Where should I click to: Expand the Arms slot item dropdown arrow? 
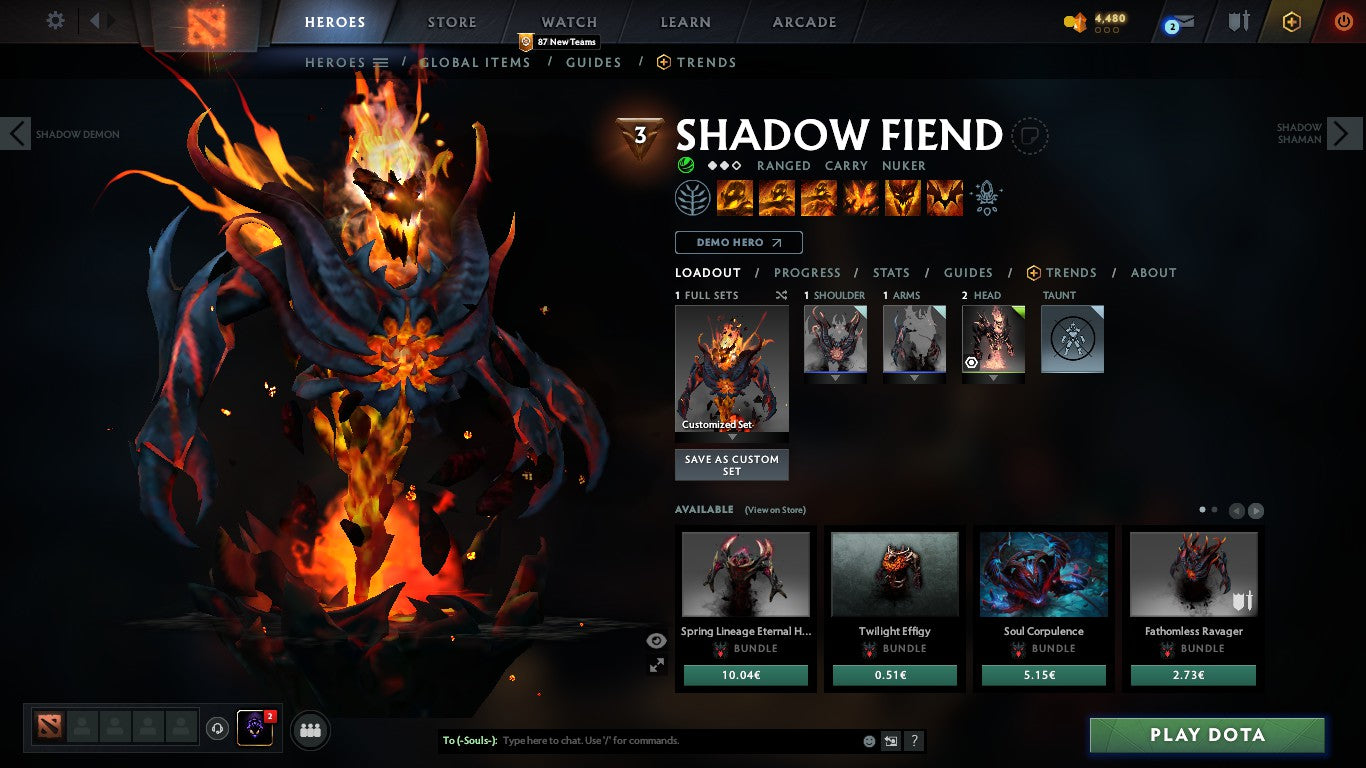click(913, 377)
